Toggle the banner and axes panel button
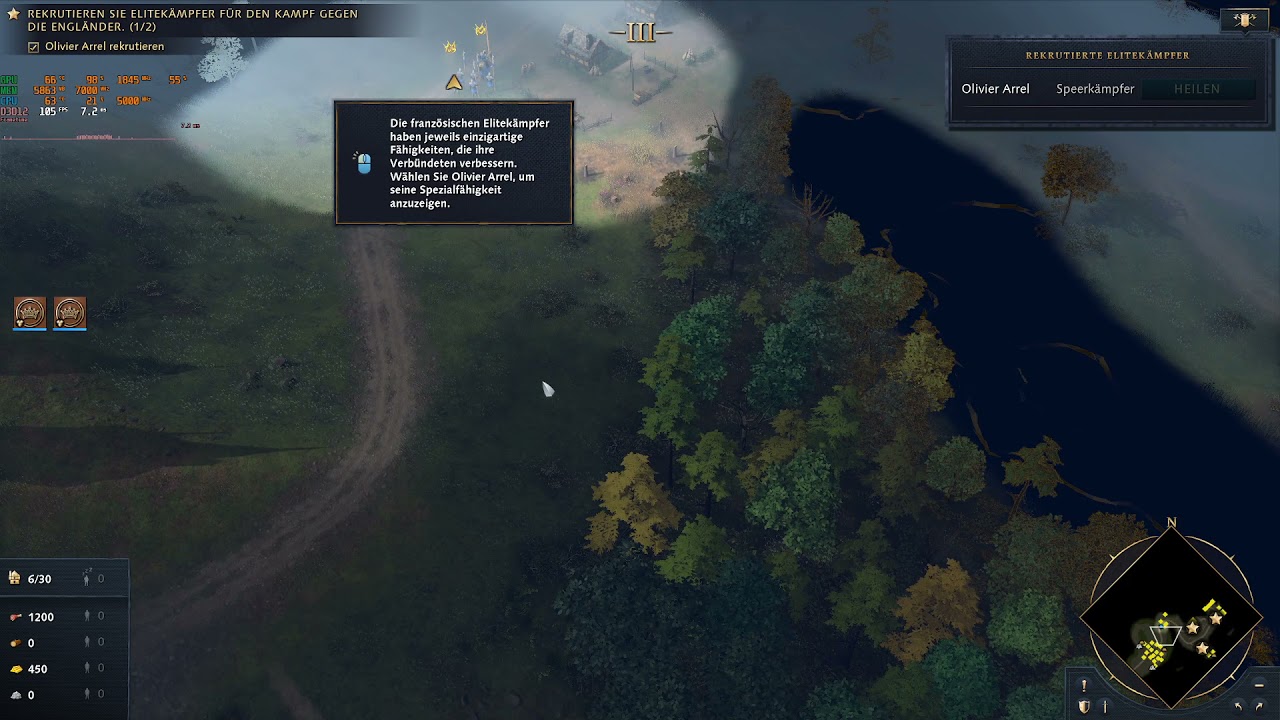1280x720 pixels. pyautogui.click(x=1245, y=20)
